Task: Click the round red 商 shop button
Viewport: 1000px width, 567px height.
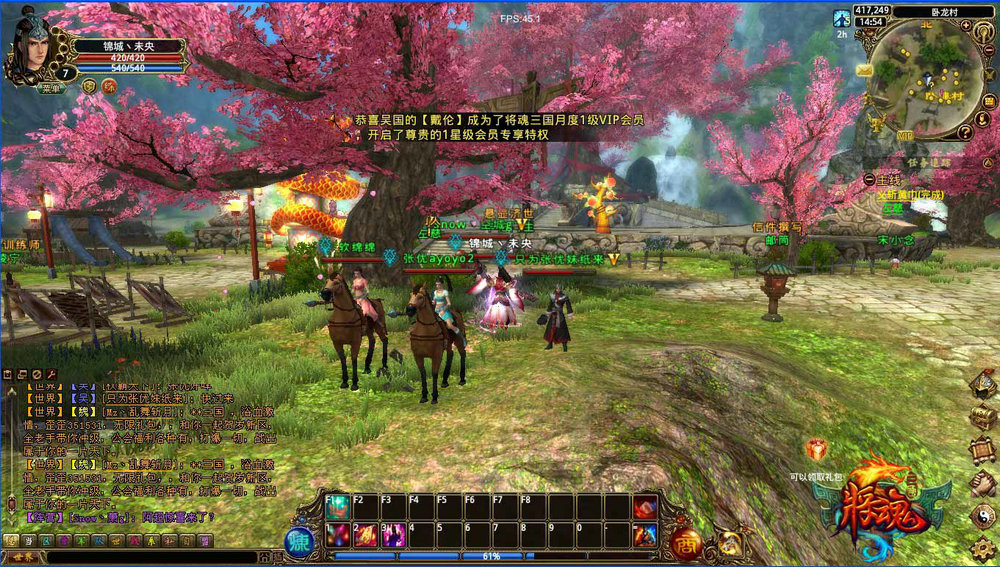Action: [686, 543]
